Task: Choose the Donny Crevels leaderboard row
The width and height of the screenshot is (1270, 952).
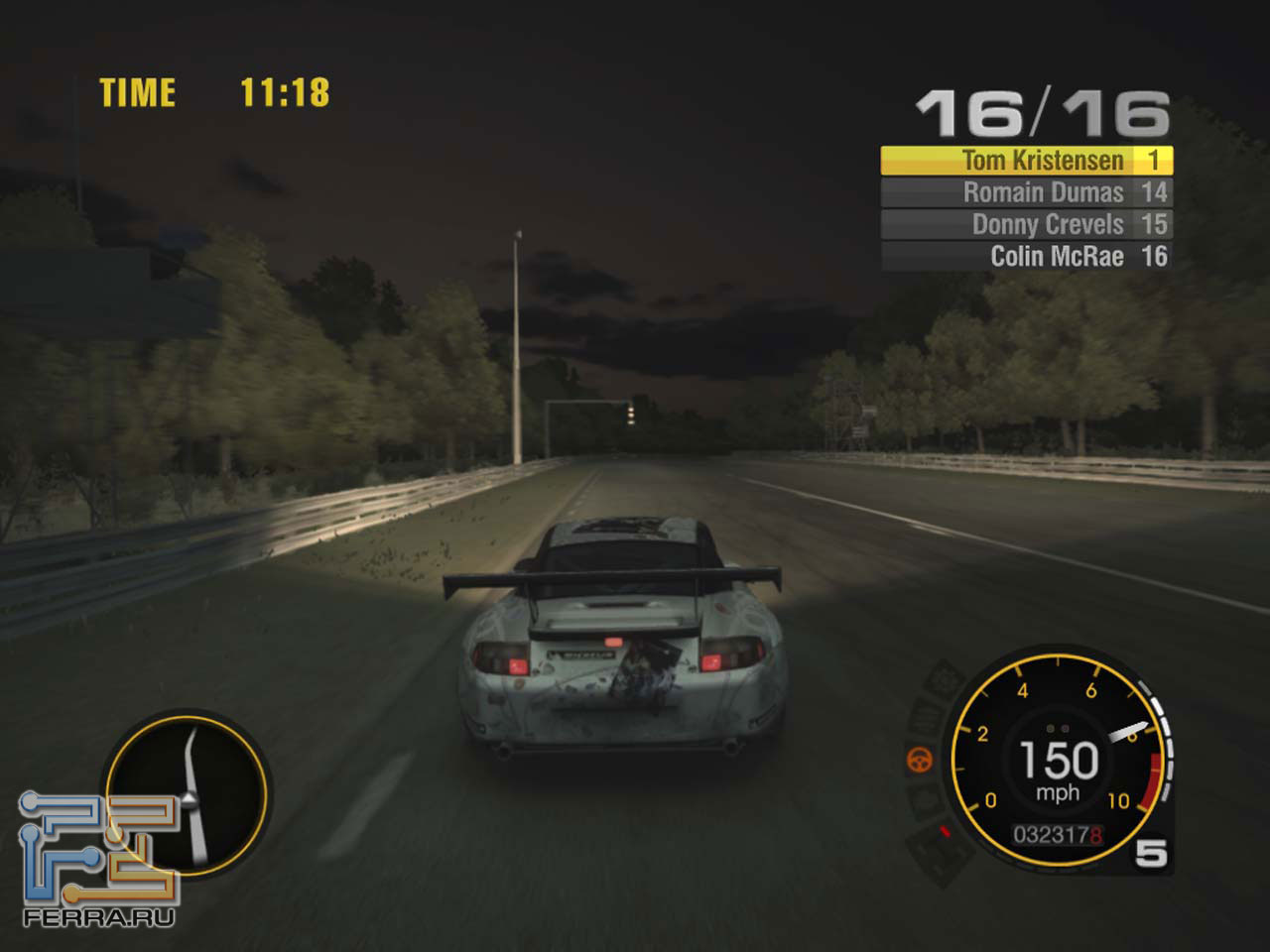Action: (x=1026, y=224)
